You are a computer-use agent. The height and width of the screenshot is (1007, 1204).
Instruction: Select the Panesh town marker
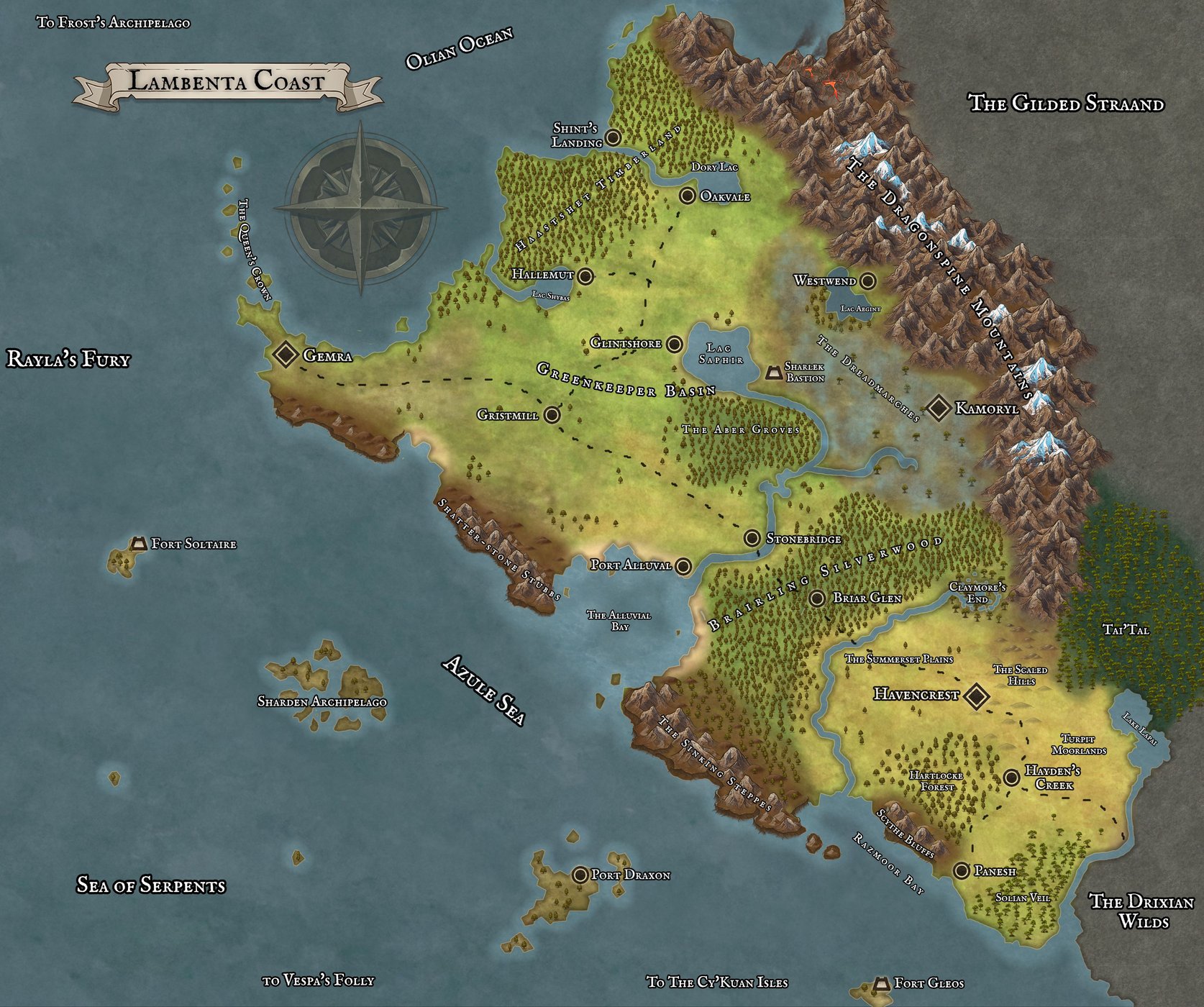pyautogui.click(x=962, y=871)
